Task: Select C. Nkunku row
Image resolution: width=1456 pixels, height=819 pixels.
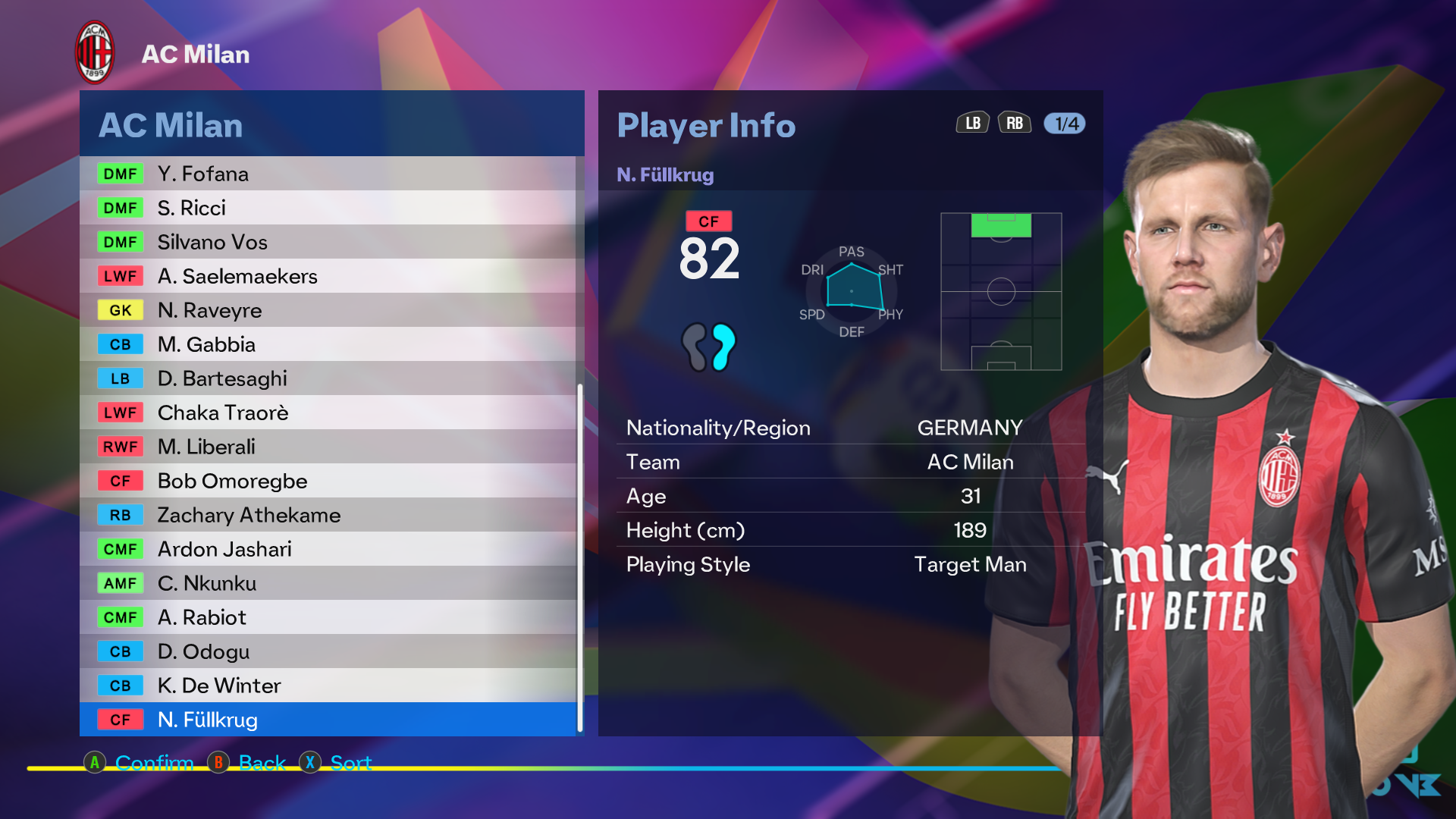Action: pos(328,583)
